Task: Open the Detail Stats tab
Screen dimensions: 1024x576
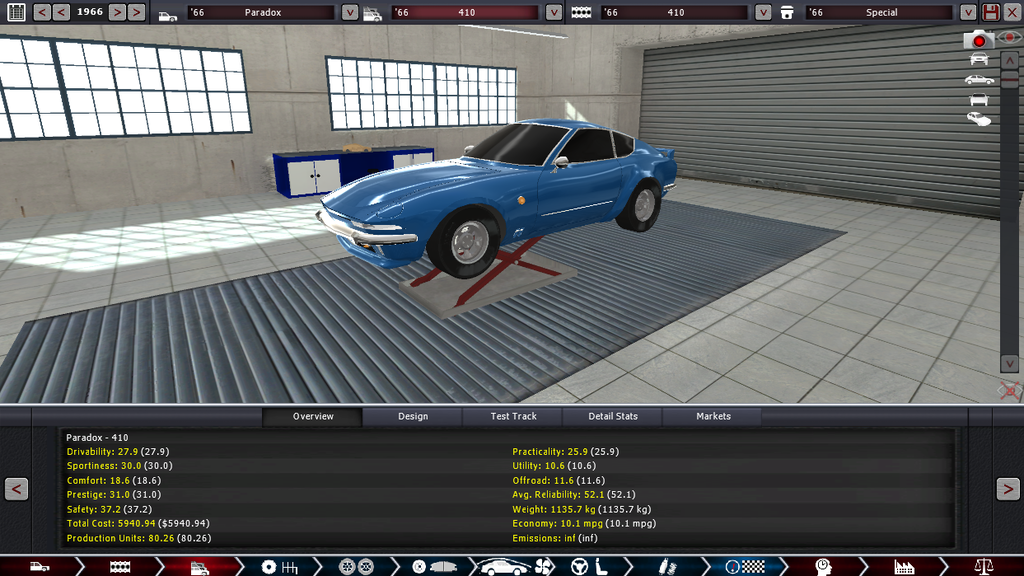Action: click(x=613, y=416)
